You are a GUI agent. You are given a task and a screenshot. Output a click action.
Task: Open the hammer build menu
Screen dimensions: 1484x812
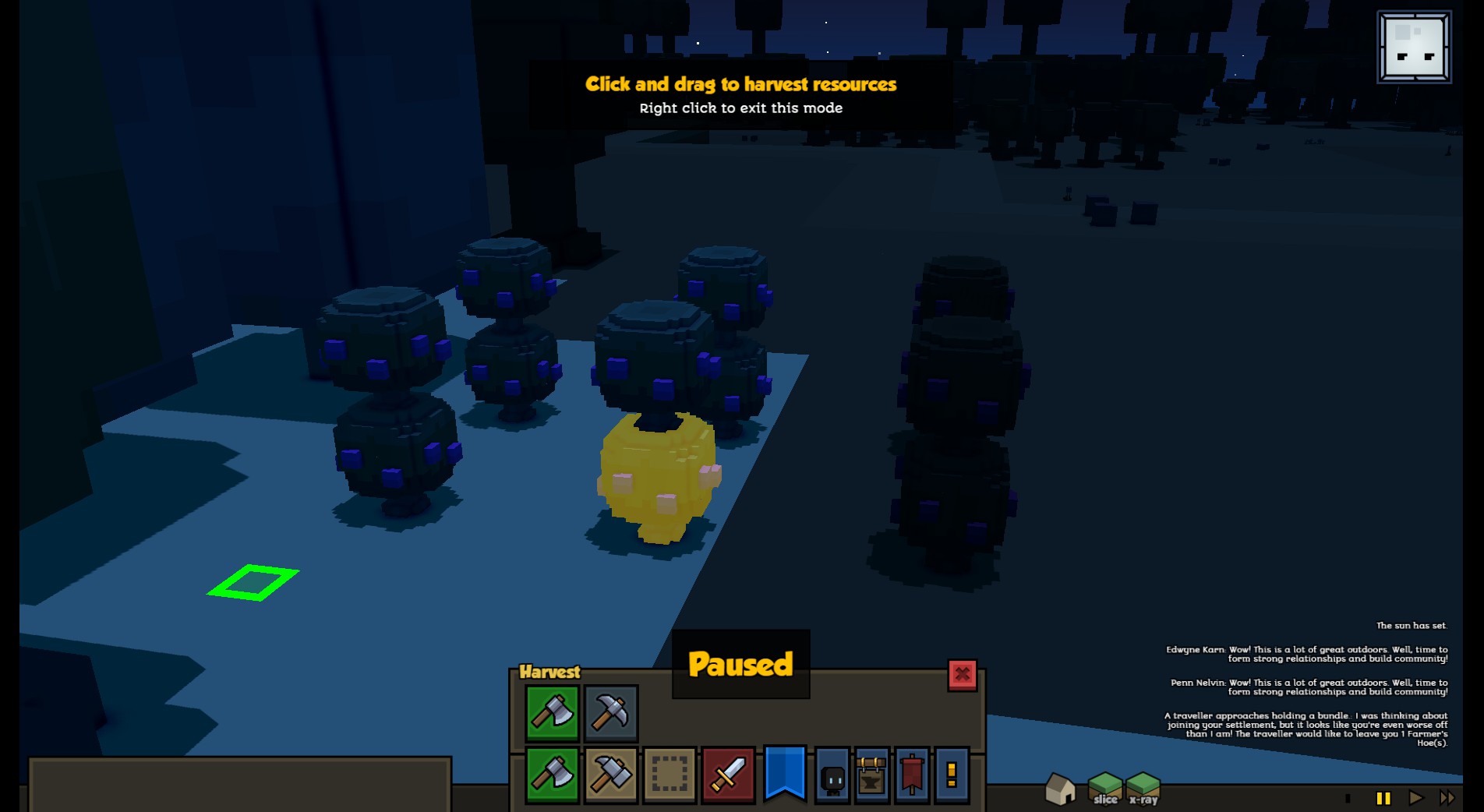(x=611, y=775)
